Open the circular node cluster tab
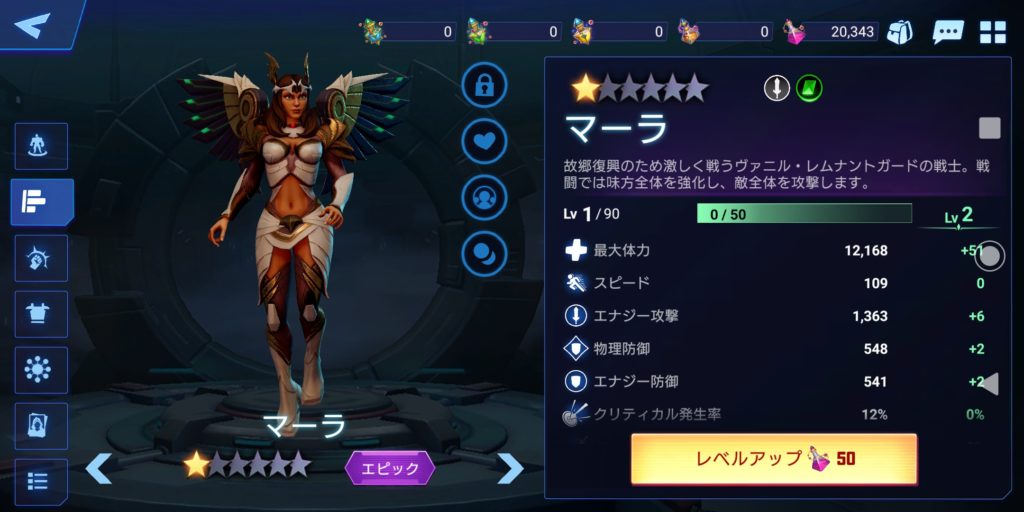Viewport: 1024px width, 512px height. point(41,371)
